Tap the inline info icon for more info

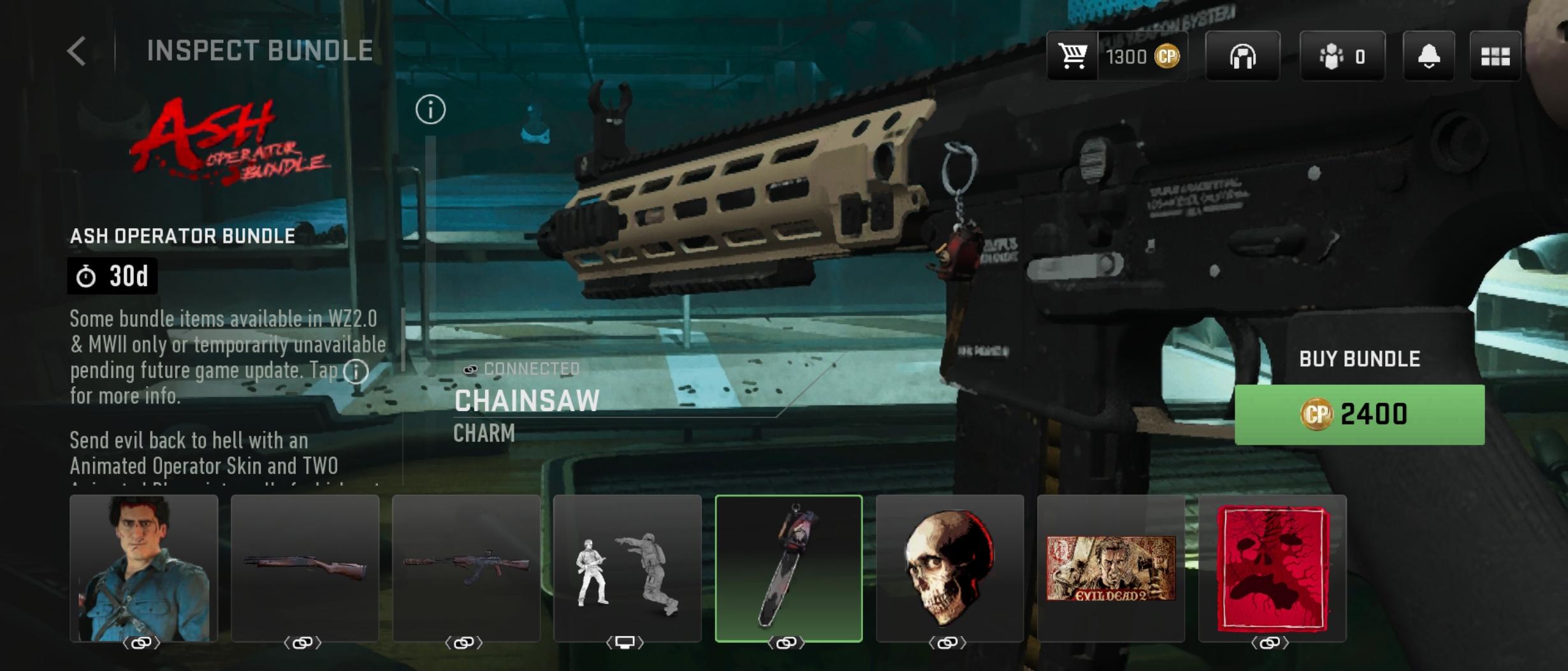[x=356, y=371]
